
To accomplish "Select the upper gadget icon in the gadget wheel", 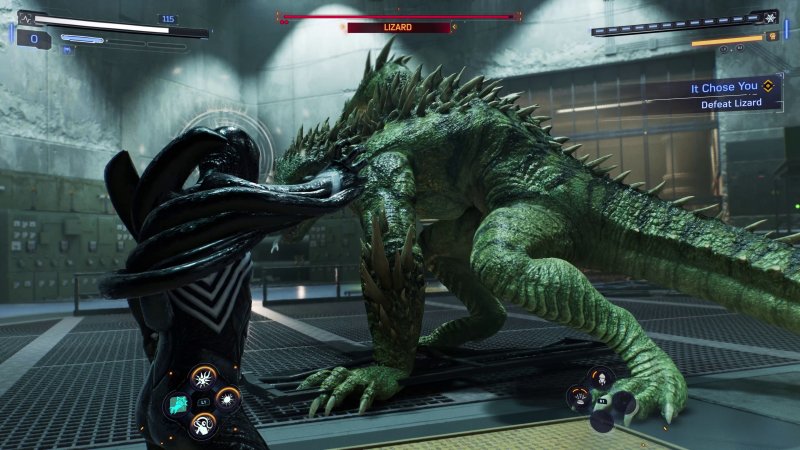I will point(602,378).
